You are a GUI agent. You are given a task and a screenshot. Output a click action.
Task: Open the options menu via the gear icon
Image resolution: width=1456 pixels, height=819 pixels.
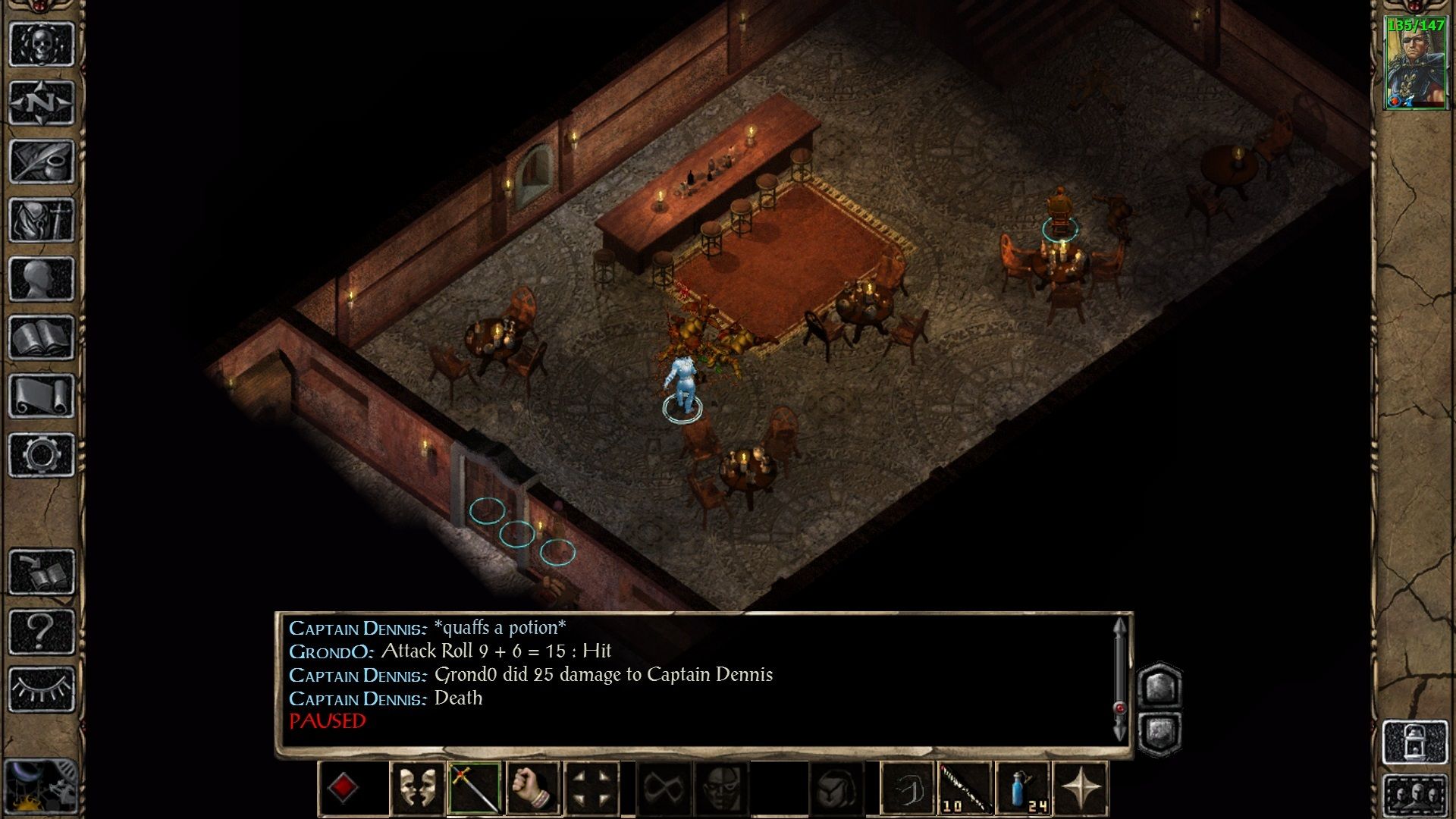coord(42,454)
